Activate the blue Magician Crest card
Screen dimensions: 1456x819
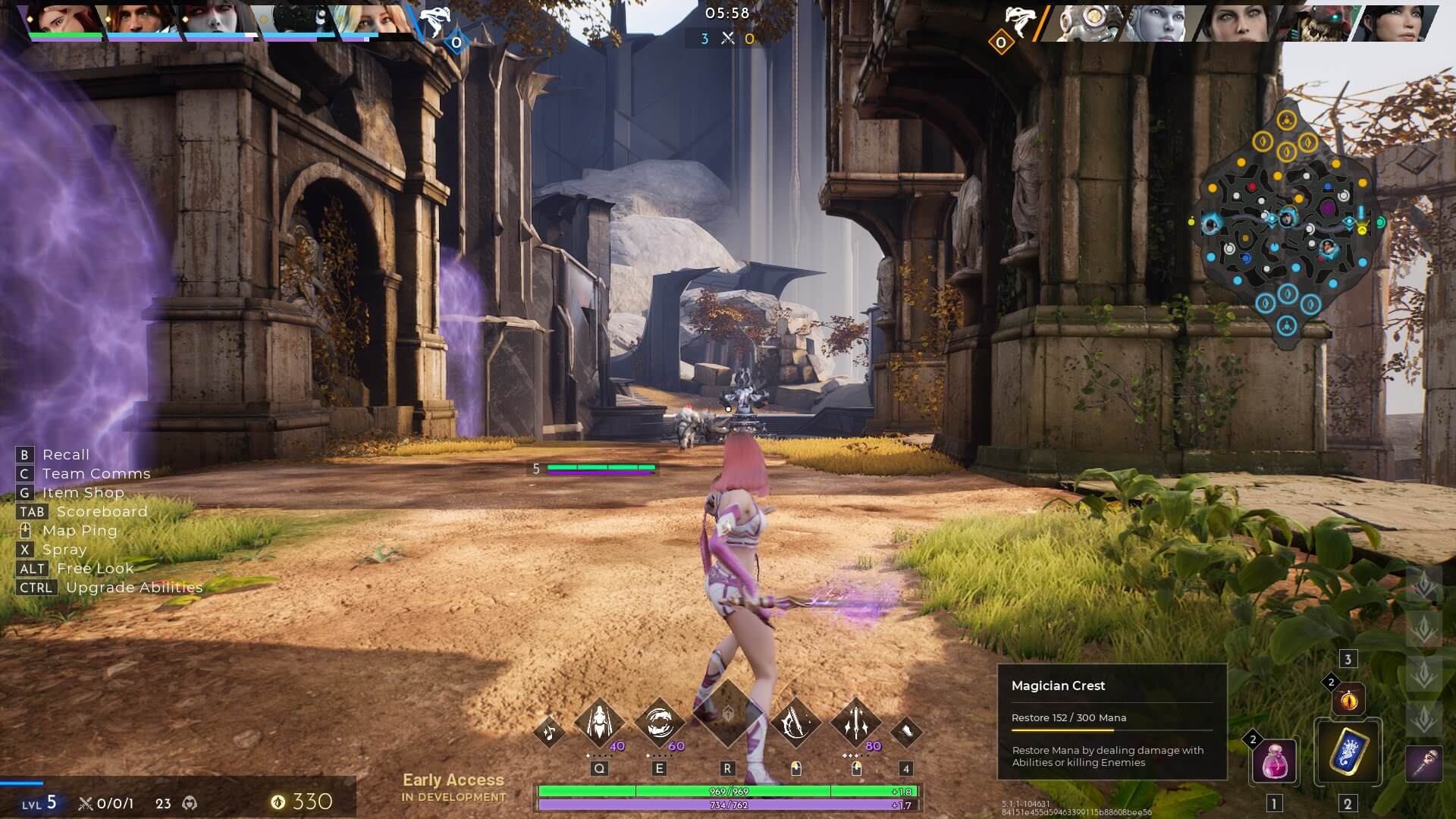click(1348, 753)
